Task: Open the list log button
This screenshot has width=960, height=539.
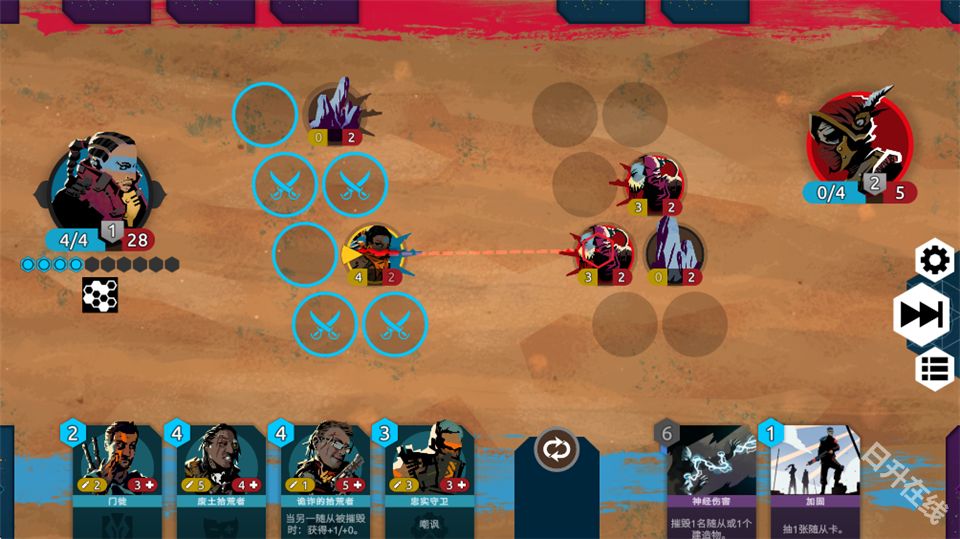Action: (934, 369)
